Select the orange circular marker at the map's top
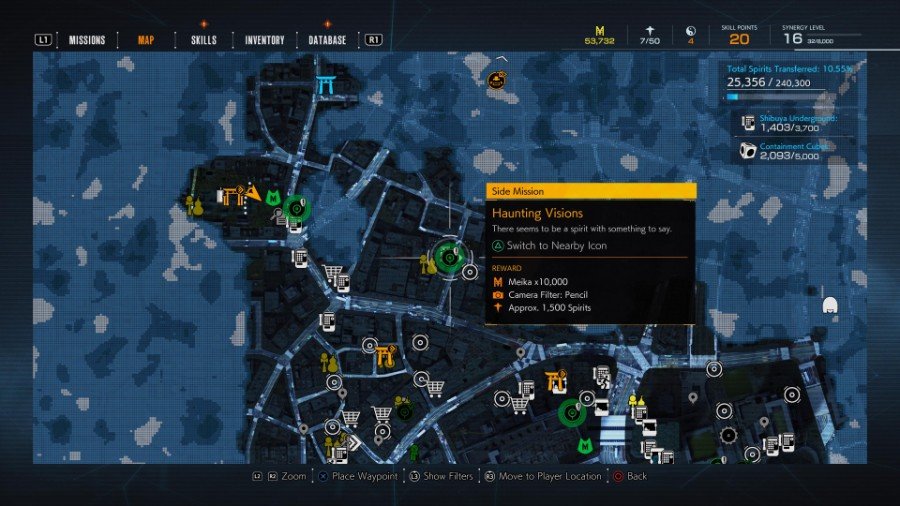 (x=496, y=80)
